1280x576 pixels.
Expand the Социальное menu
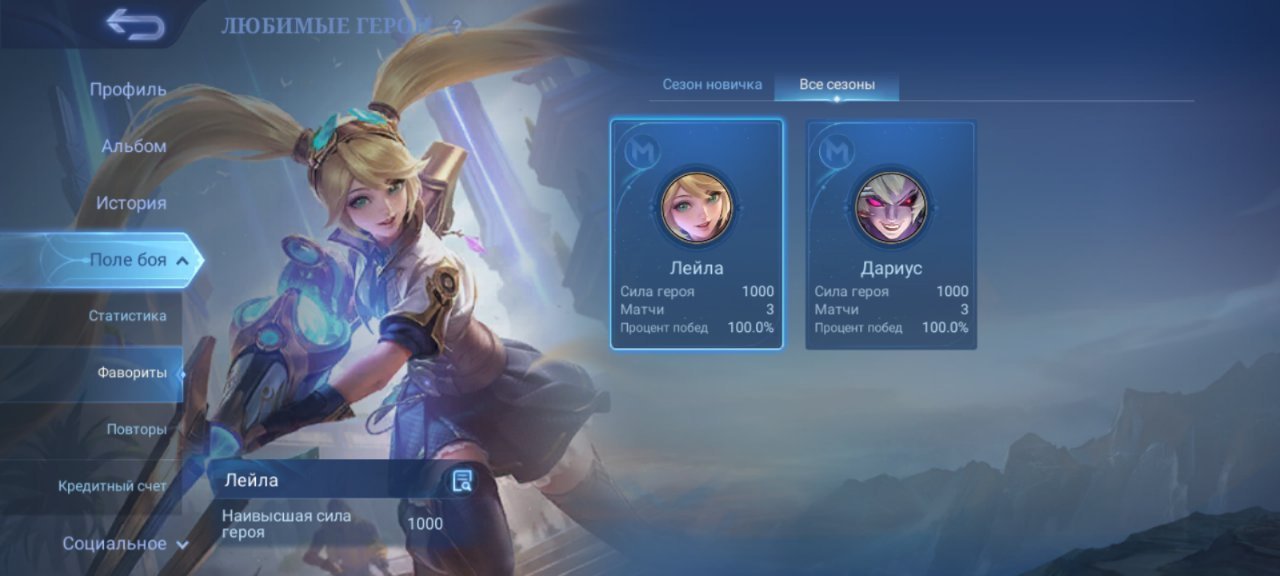[126, 544]
